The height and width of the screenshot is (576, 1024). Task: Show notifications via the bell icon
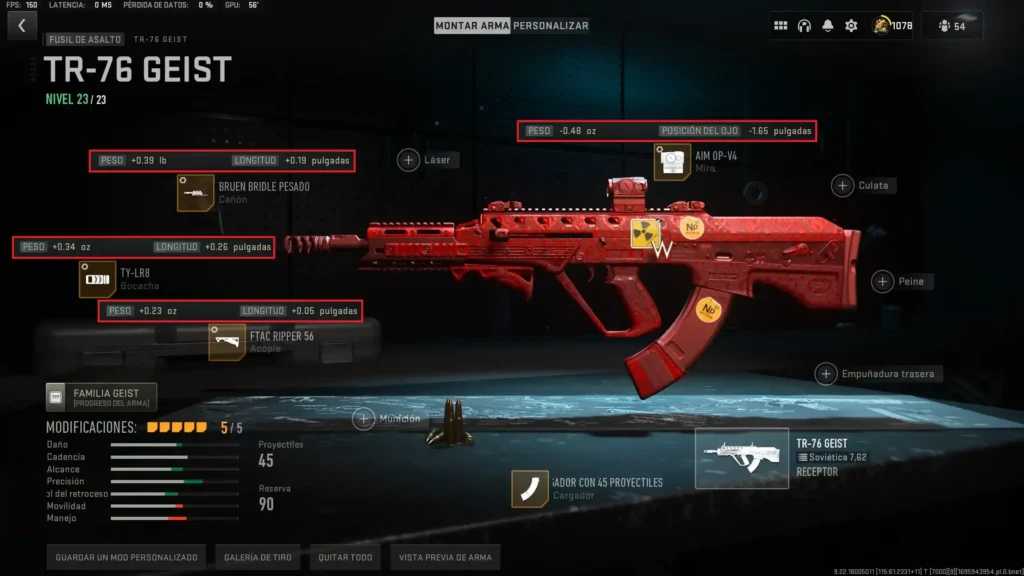(x=827, y=26)
